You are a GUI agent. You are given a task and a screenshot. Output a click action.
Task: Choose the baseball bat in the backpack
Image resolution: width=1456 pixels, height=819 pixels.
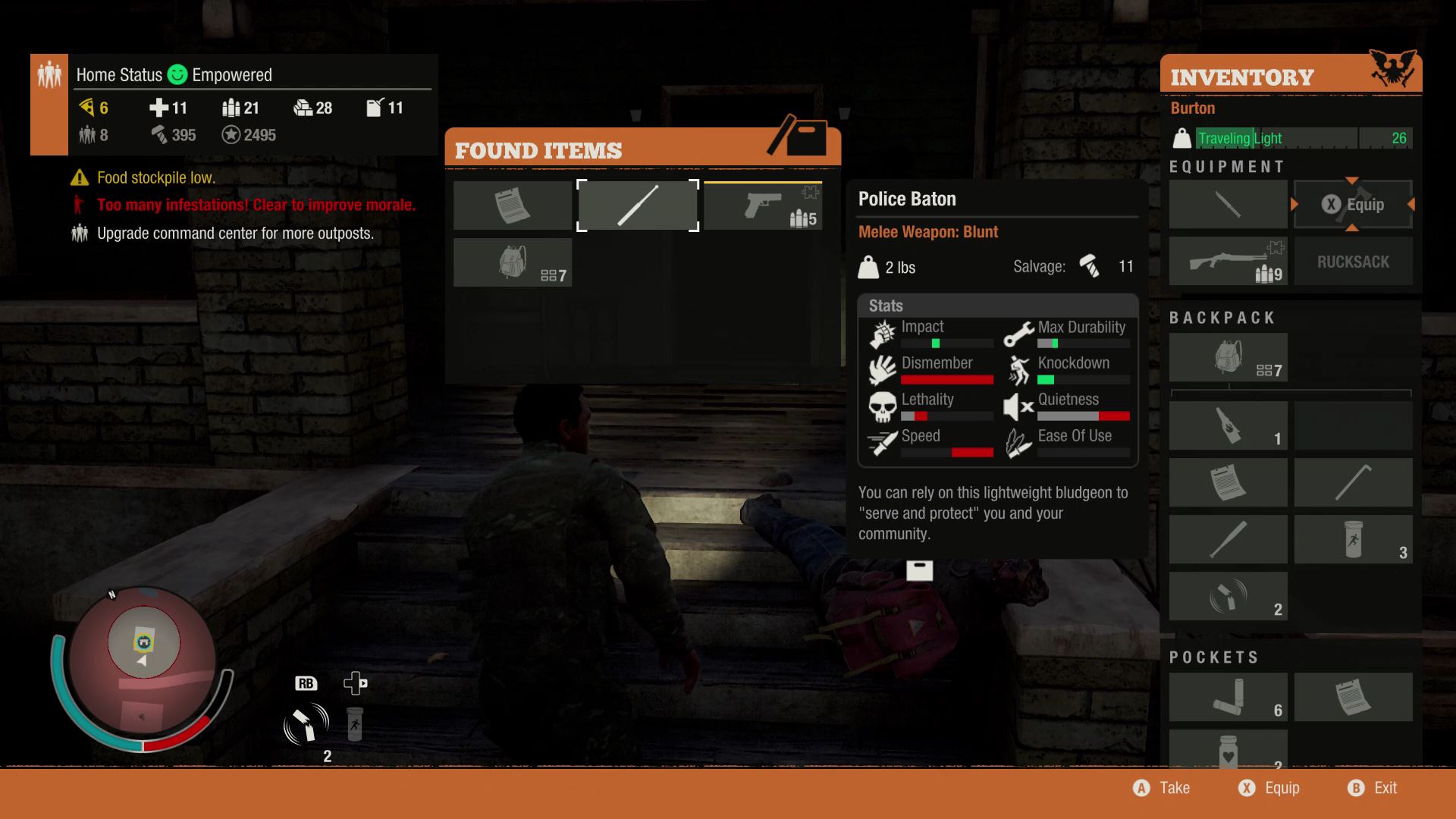pos(1228,539)
